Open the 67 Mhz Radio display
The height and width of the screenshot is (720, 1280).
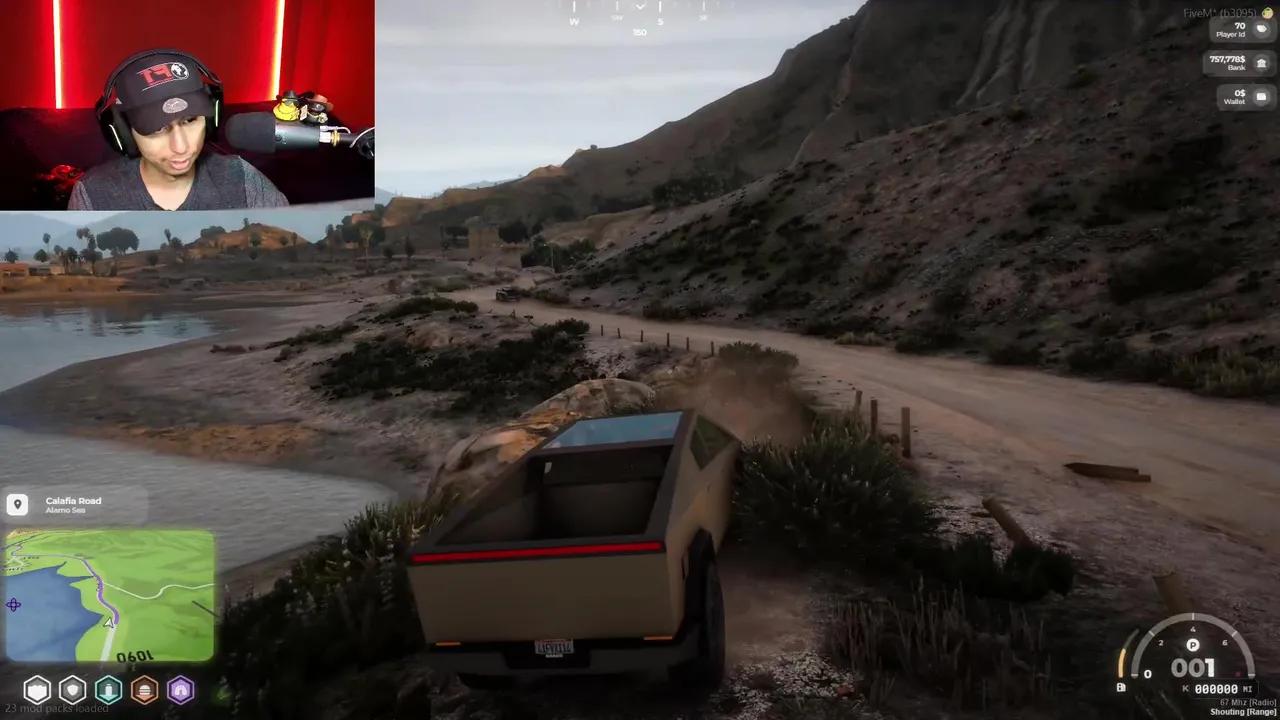coord(1247,702)
